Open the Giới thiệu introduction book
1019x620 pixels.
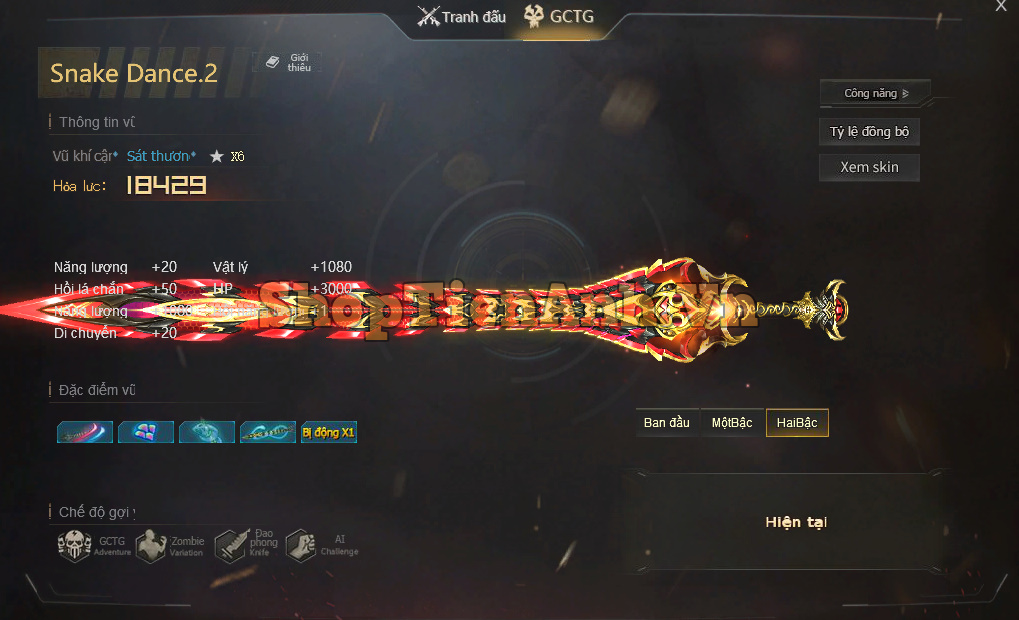tap(288, 62)
